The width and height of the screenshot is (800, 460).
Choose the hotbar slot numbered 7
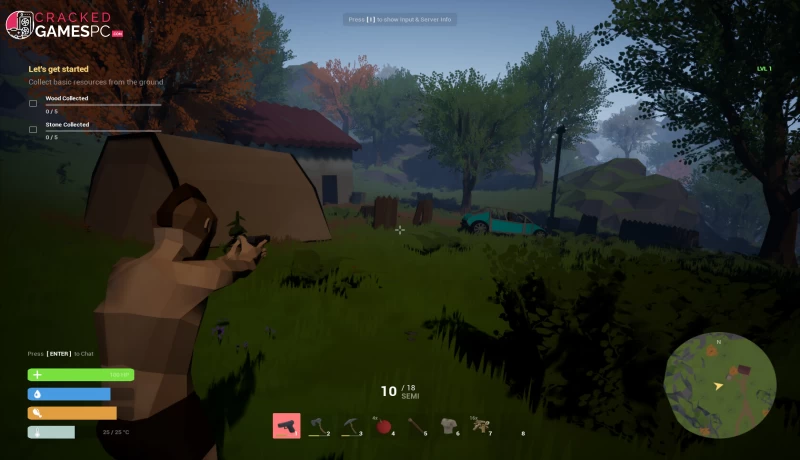click(x=480, y=426)
